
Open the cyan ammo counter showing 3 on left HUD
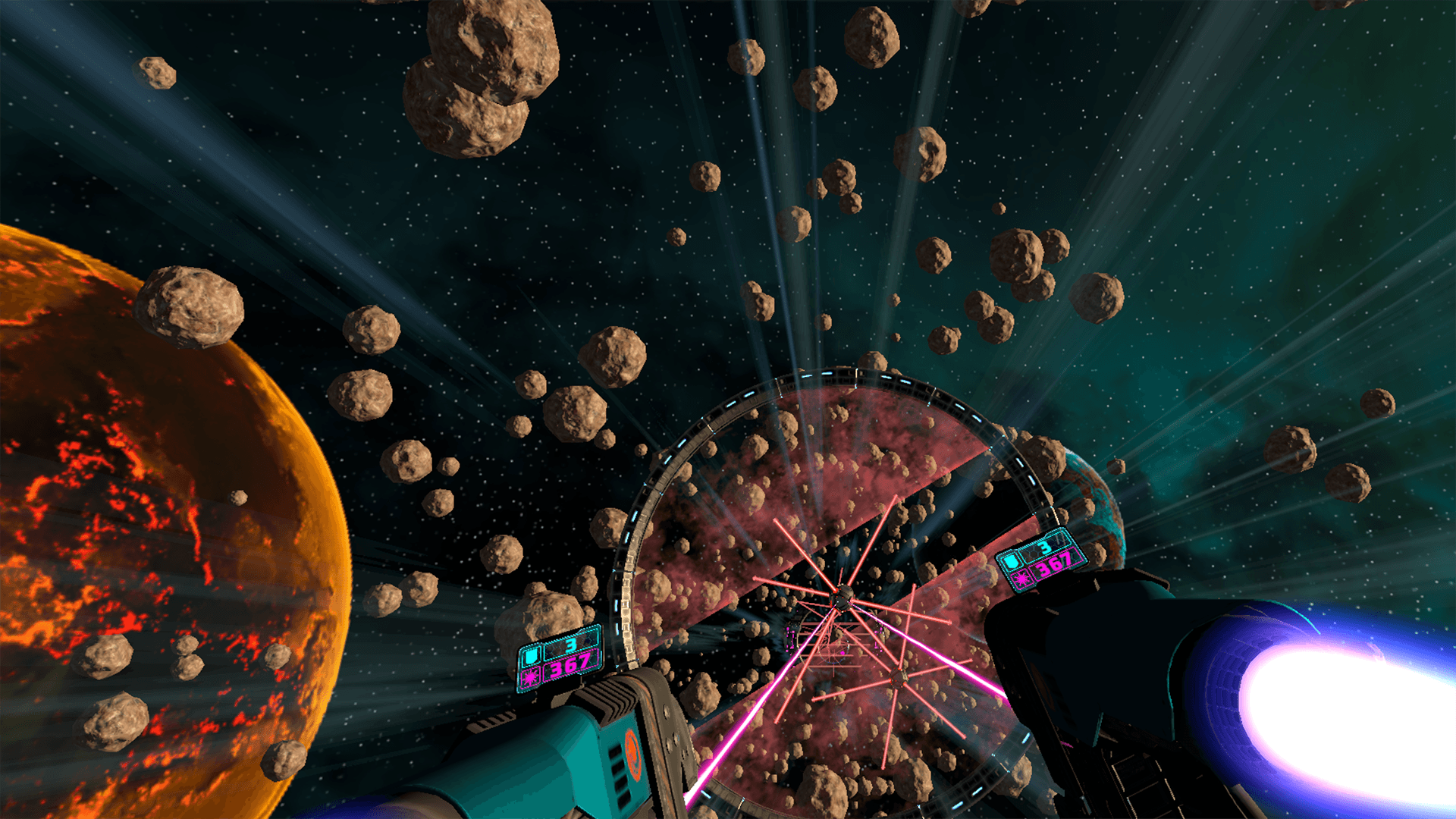click(x=570, y=645)
